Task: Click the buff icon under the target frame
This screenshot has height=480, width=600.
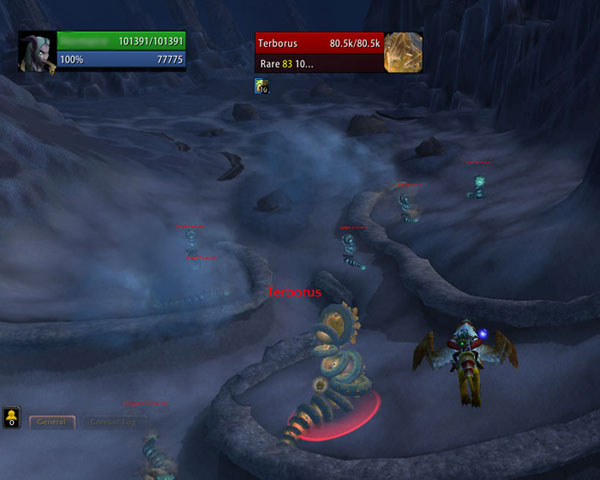Action: click(262, 87)
